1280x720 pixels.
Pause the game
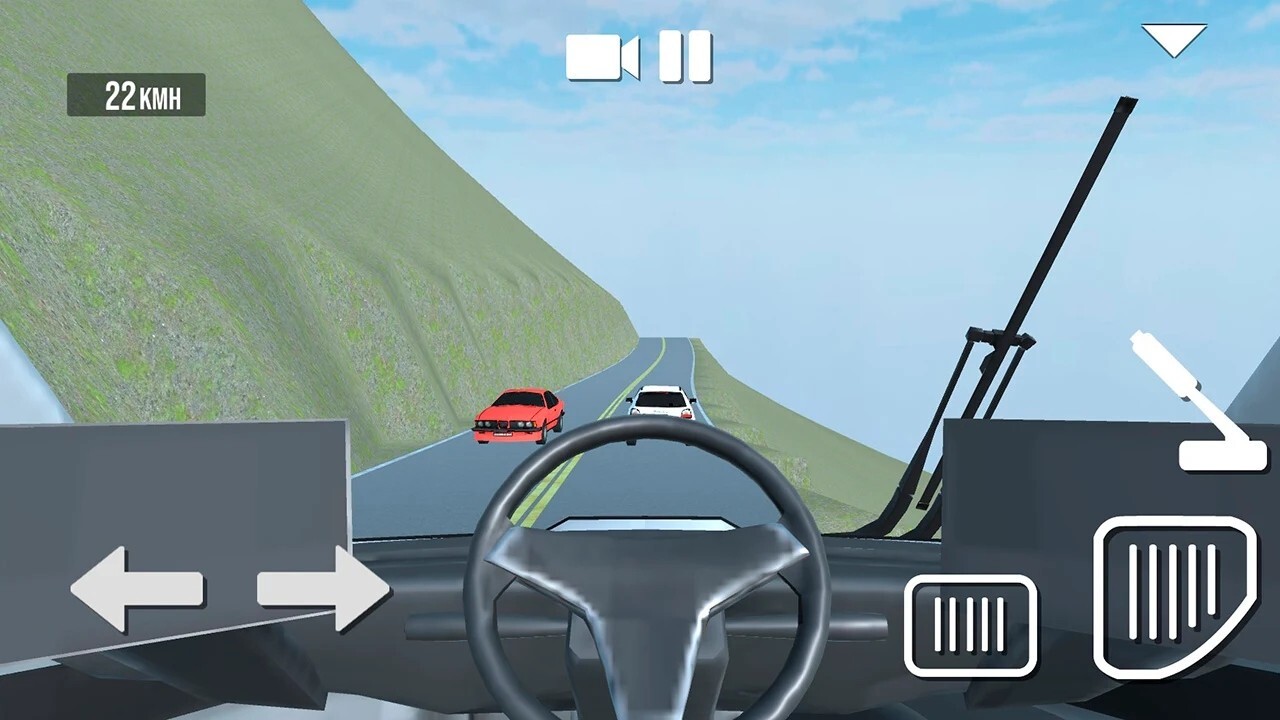pyautogui.click(x=686, y=56)
